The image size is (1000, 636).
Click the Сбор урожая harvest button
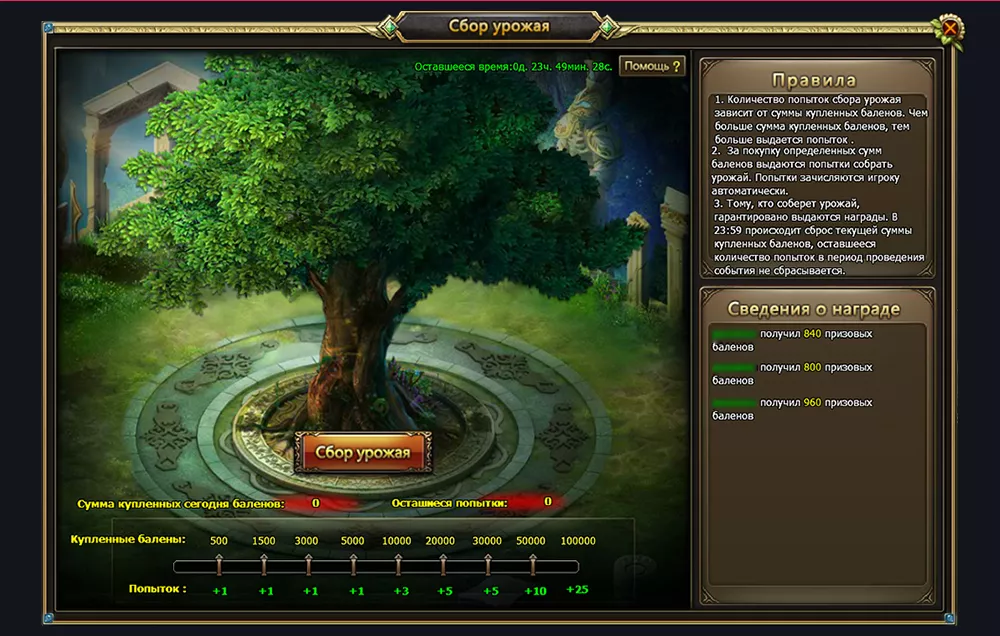coord(363,452)
